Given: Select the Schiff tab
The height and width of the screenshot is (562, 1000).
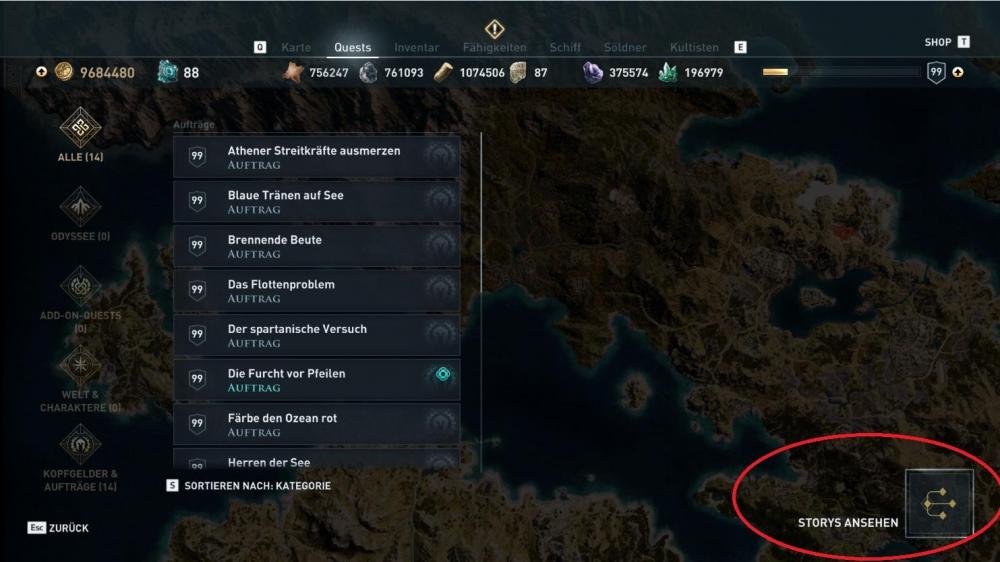Looking at the screenshot, I should point(565,47).
